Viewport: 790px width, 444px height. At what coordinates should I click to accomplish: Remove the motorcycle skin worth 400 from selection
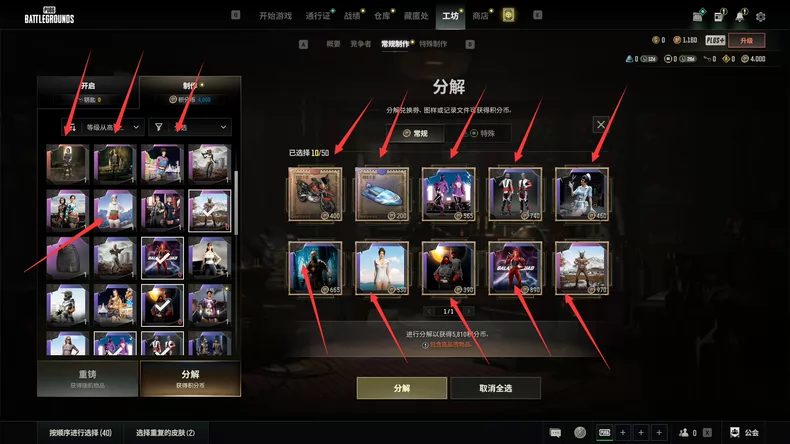(314, 193)
